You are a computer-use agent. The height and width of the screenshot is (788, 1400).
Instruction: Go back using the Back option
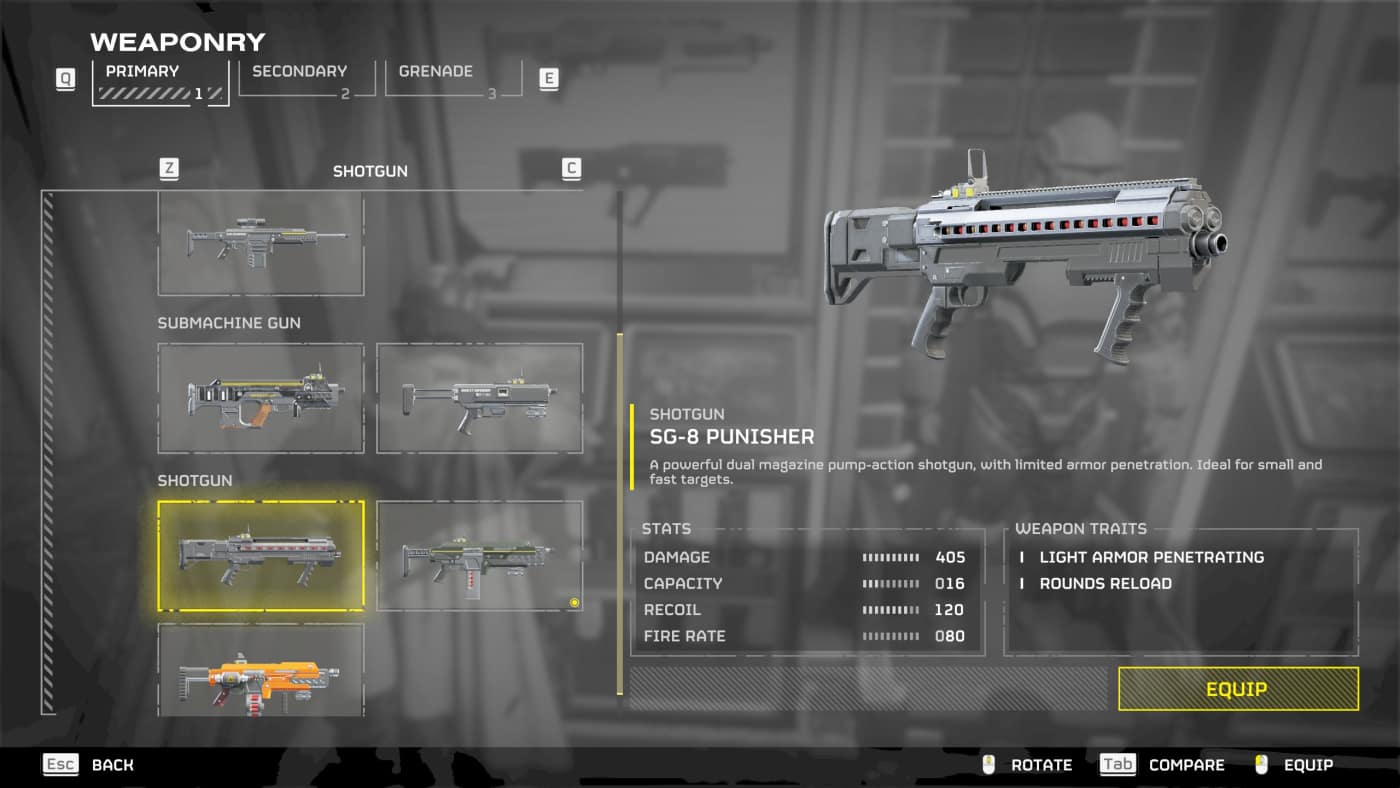click(90, 765)
